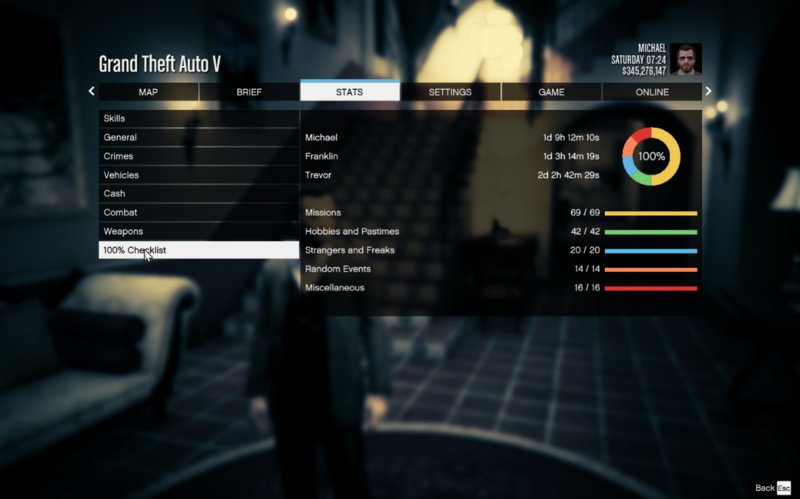Select the STATS tab
Screen dimensions: 800x499
tap(350, 92)
